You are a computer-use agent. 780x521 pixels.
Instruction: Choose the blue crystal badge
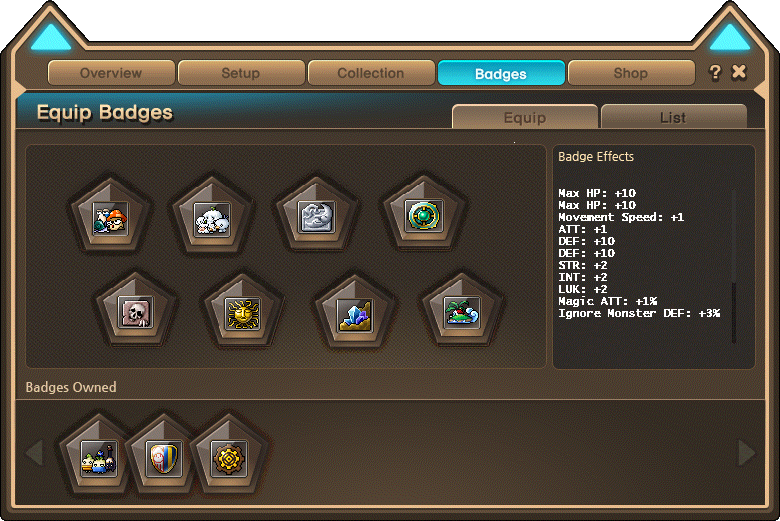tap(353, 312)
